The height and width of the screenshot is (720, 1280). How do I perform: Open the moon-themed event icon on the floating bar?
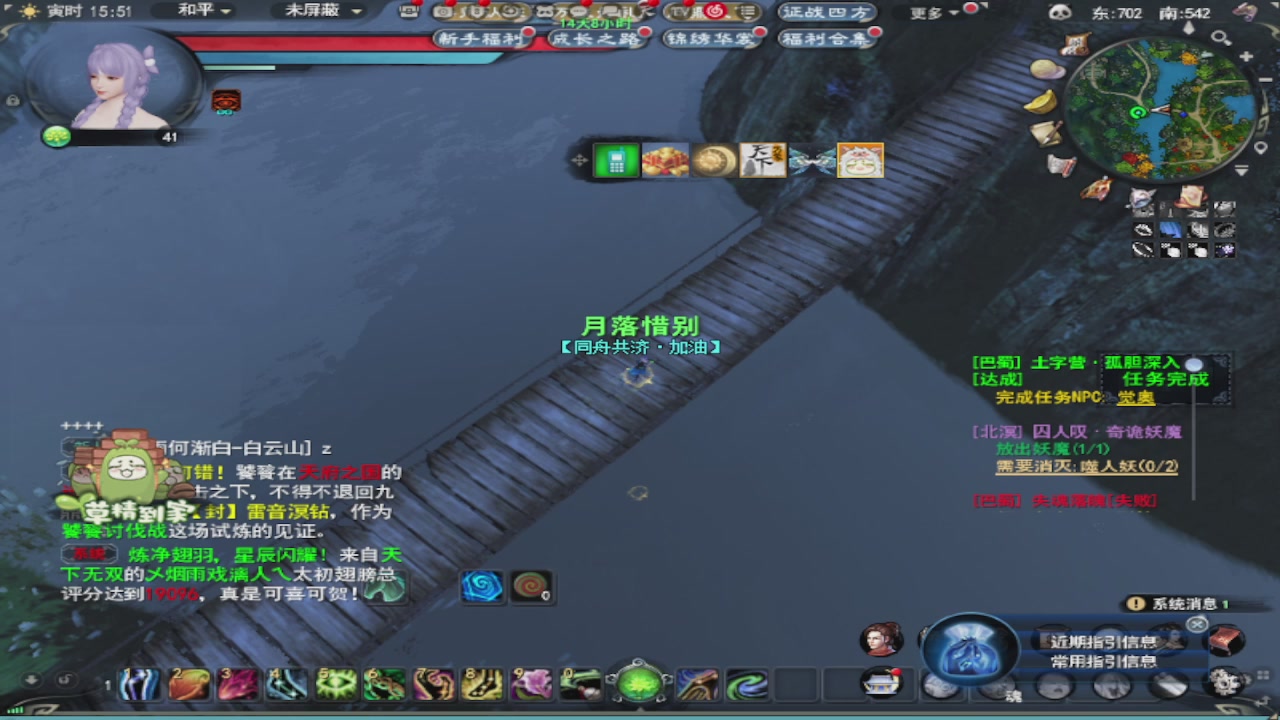pyautogui.click(x=713, y=160)
